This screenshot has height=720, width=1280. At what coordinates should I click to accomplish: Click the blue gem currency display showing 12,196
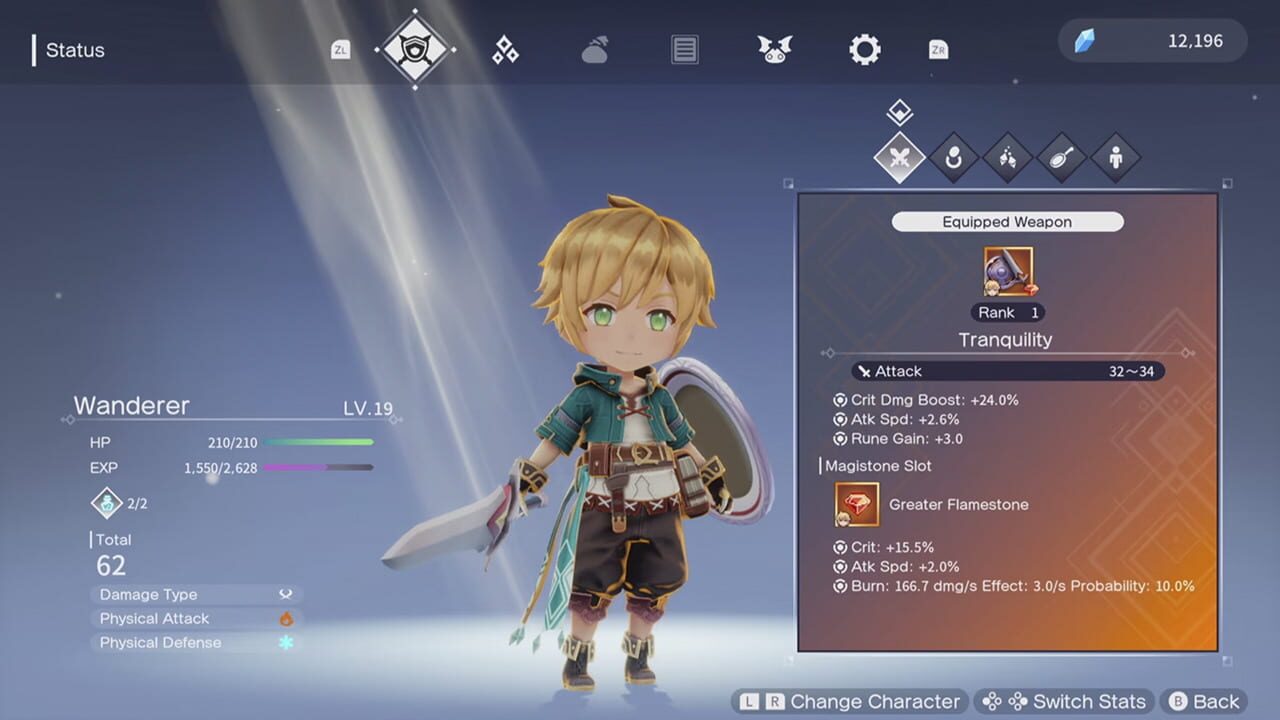pos(1151,41)
